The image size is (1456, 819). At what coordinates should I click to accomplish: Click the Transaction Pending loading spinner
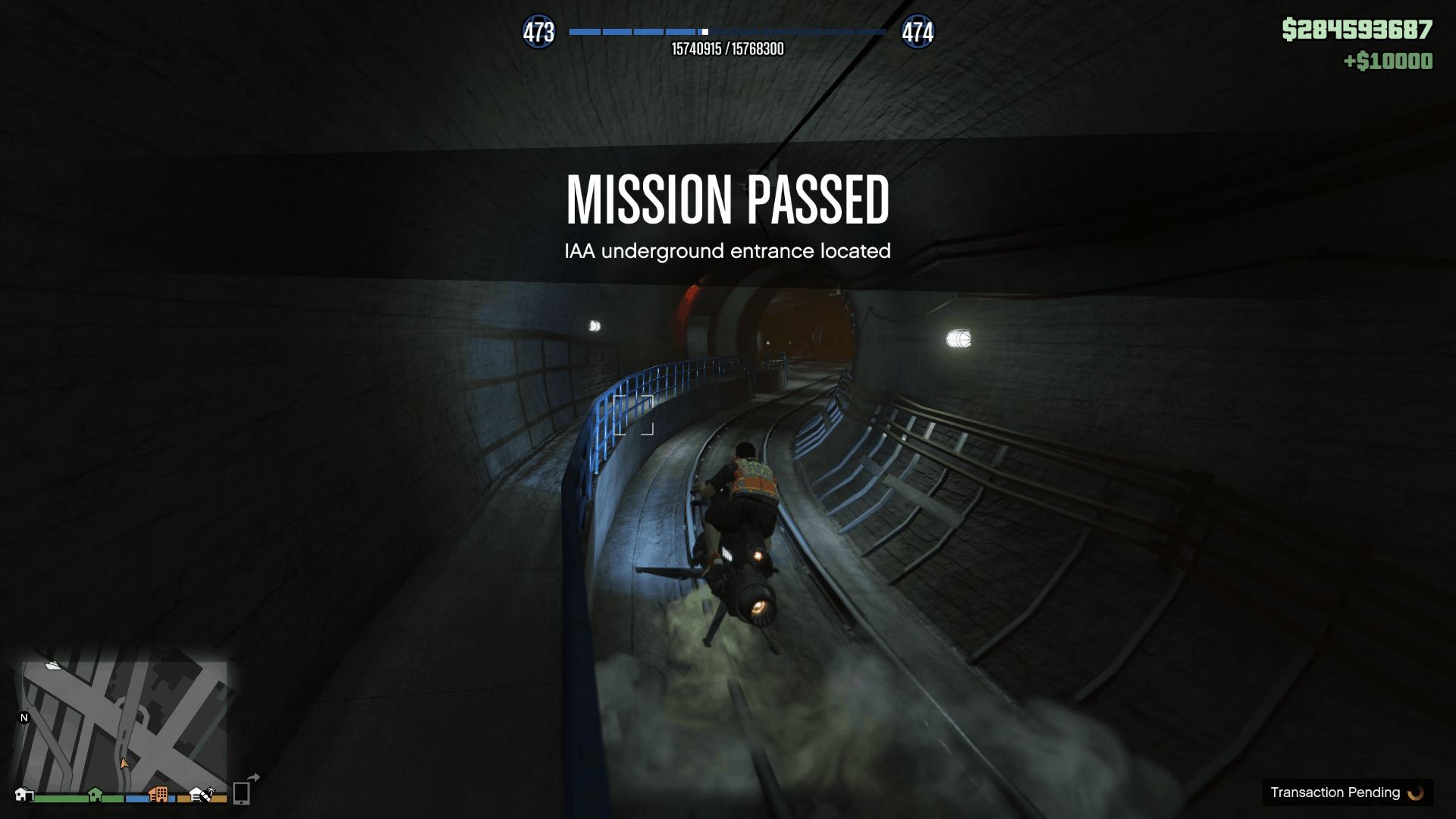(1415, 792)
